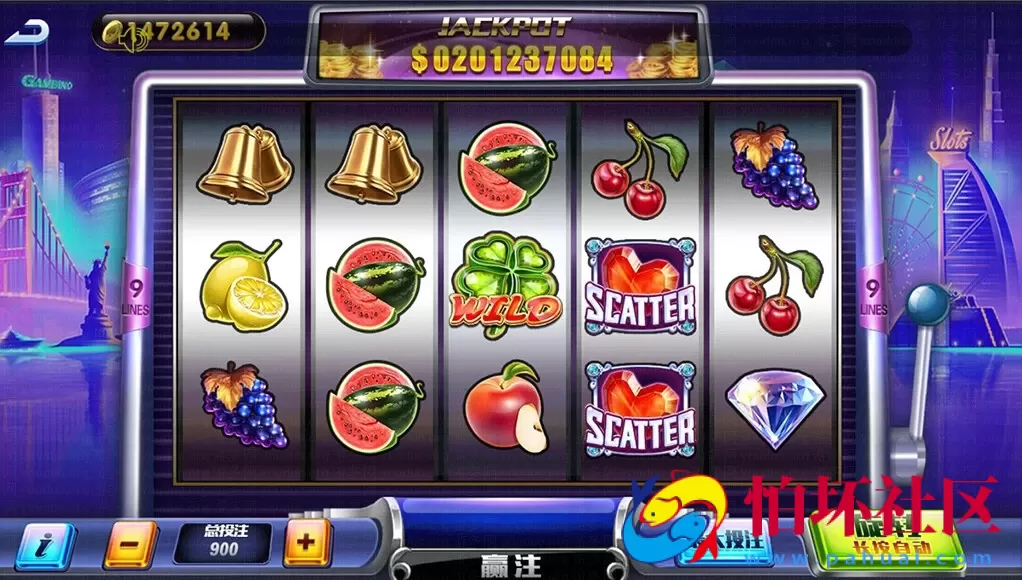Screen dimensions: 1022x580
Task: Increase total bet with plus button
Action: coord(307,544)
